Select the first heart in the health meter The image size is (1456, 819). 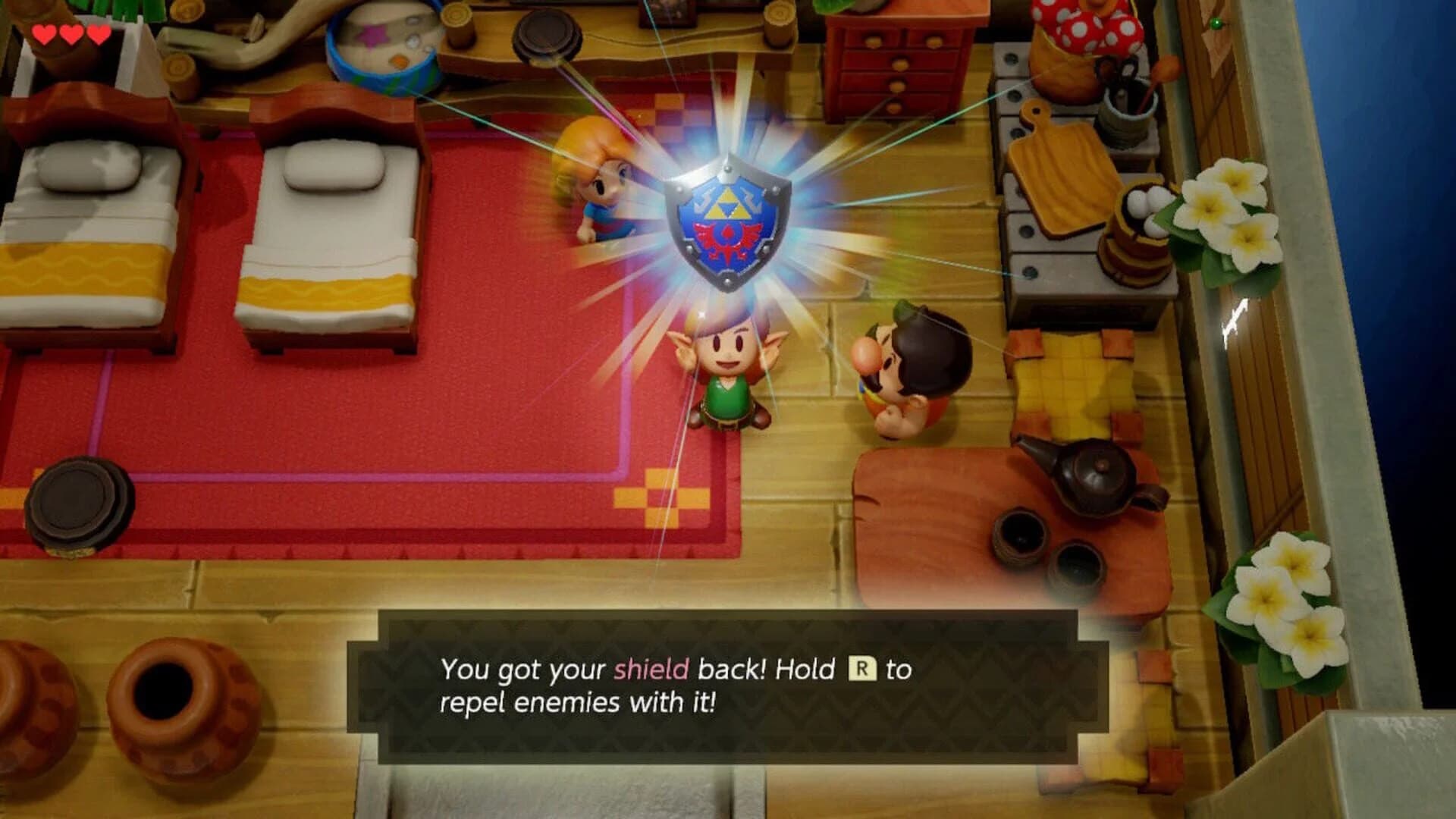pyautogui.click(x=44, y=34)
